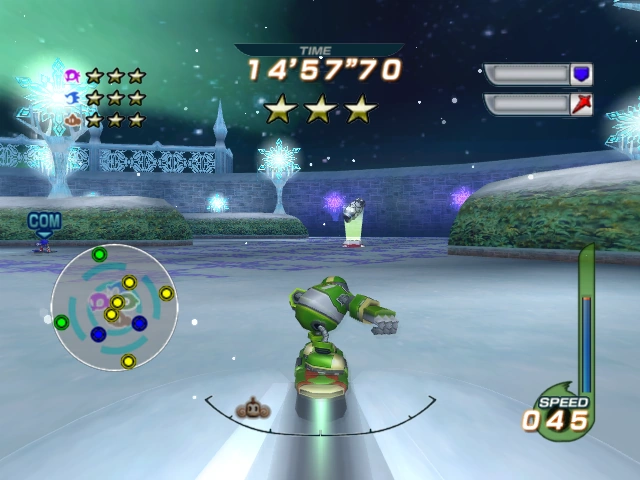Viewport: 640px width, 480px height.
Task: Select the blue shield icon
Action: 581,74
